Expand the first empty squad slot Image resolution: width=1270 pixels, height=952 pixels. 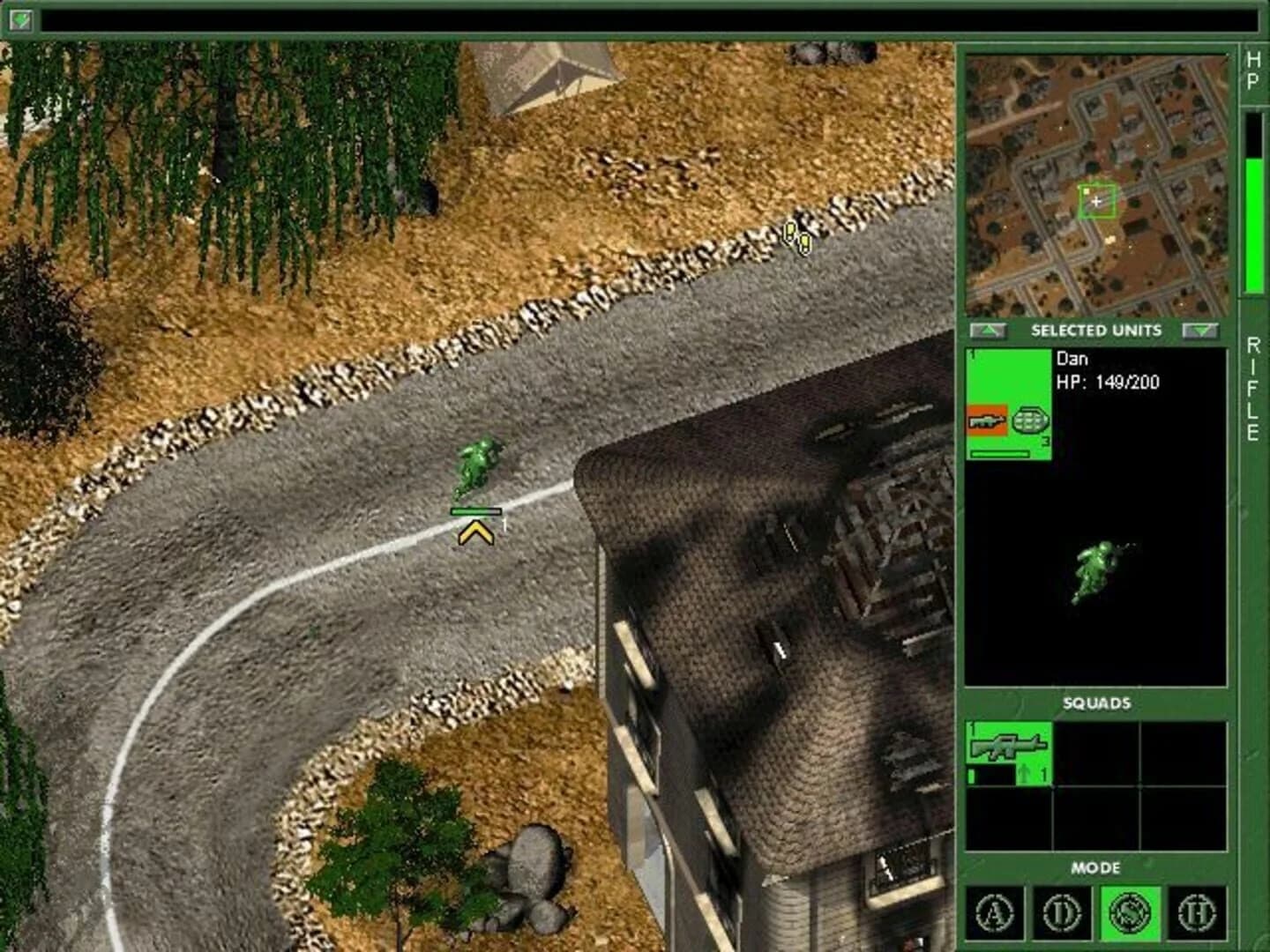pos(1098,752)
